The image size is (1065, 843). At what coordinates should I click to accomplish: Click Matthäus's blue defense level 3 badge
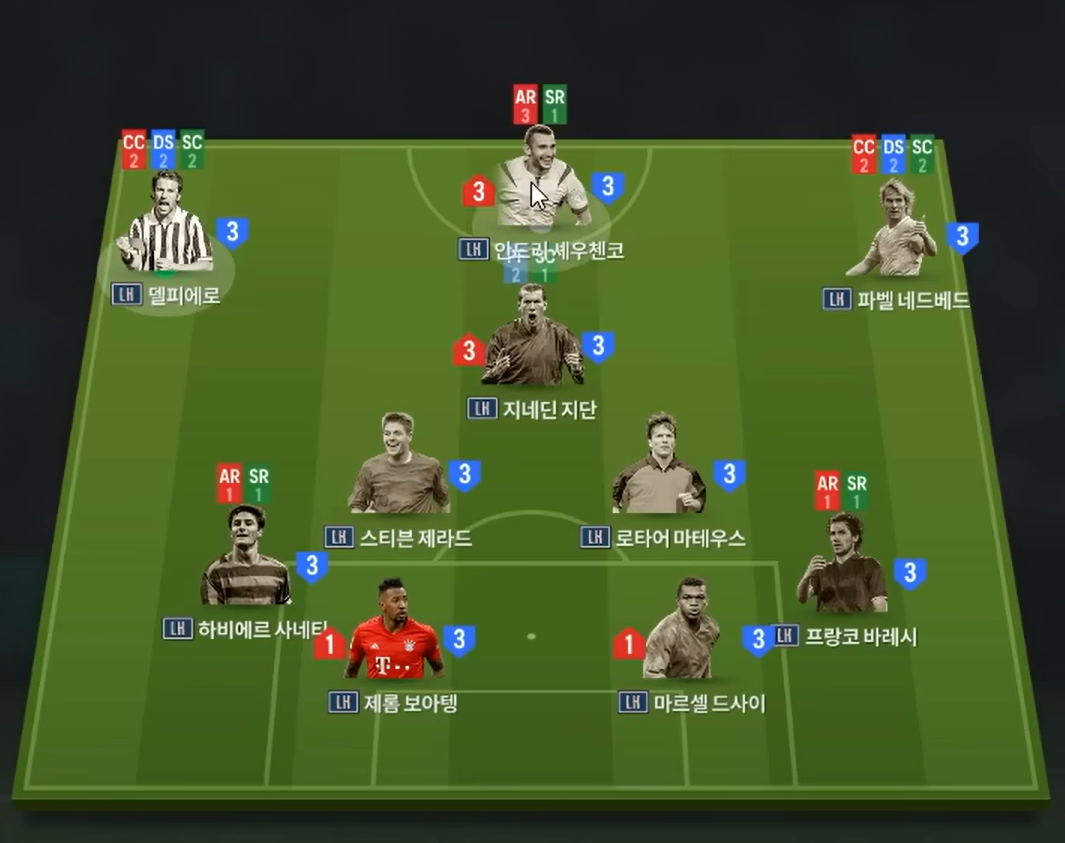click(x=729, y=474)
